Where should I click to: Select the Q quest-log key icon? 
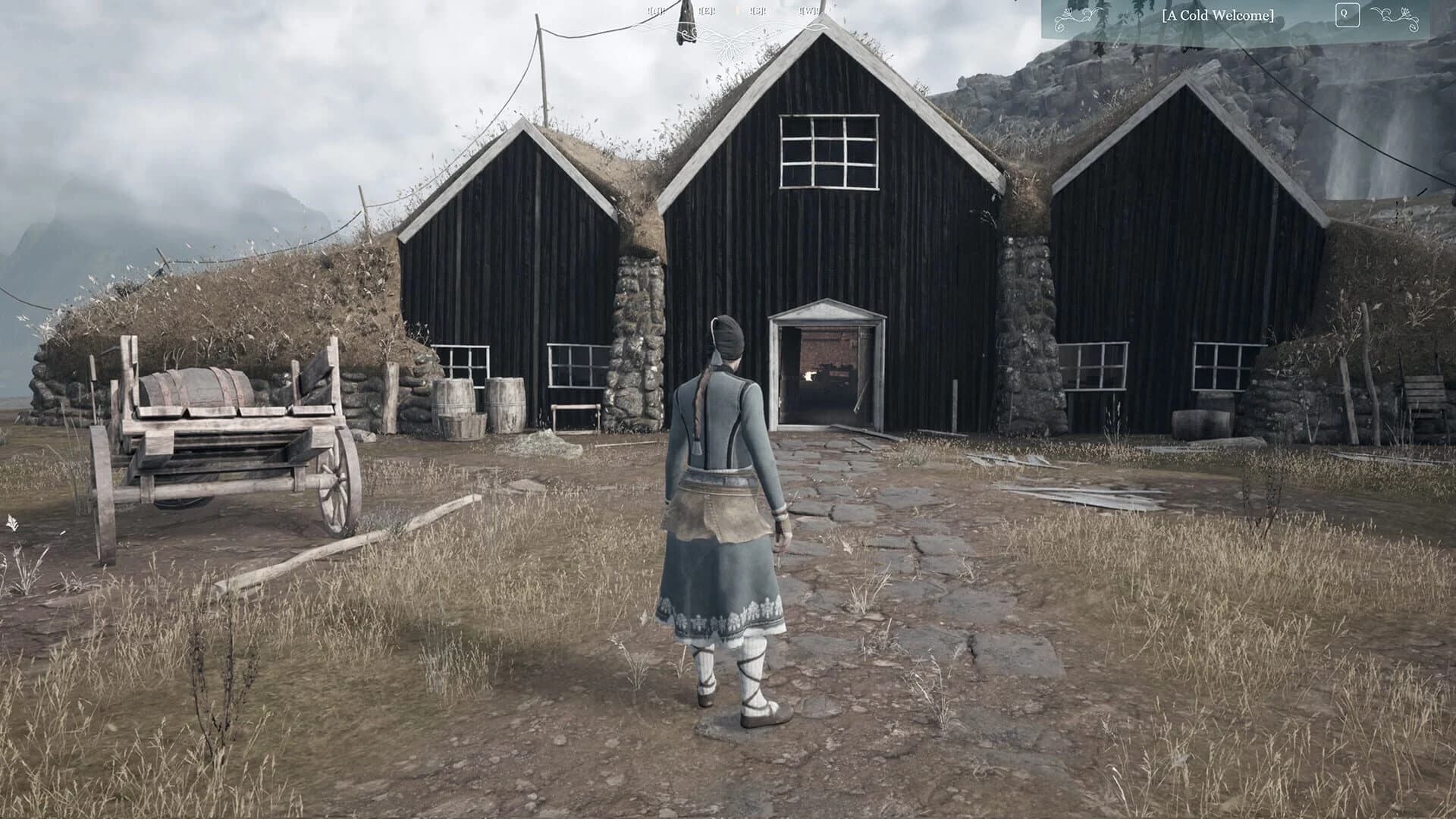(x=1348, y=15)
